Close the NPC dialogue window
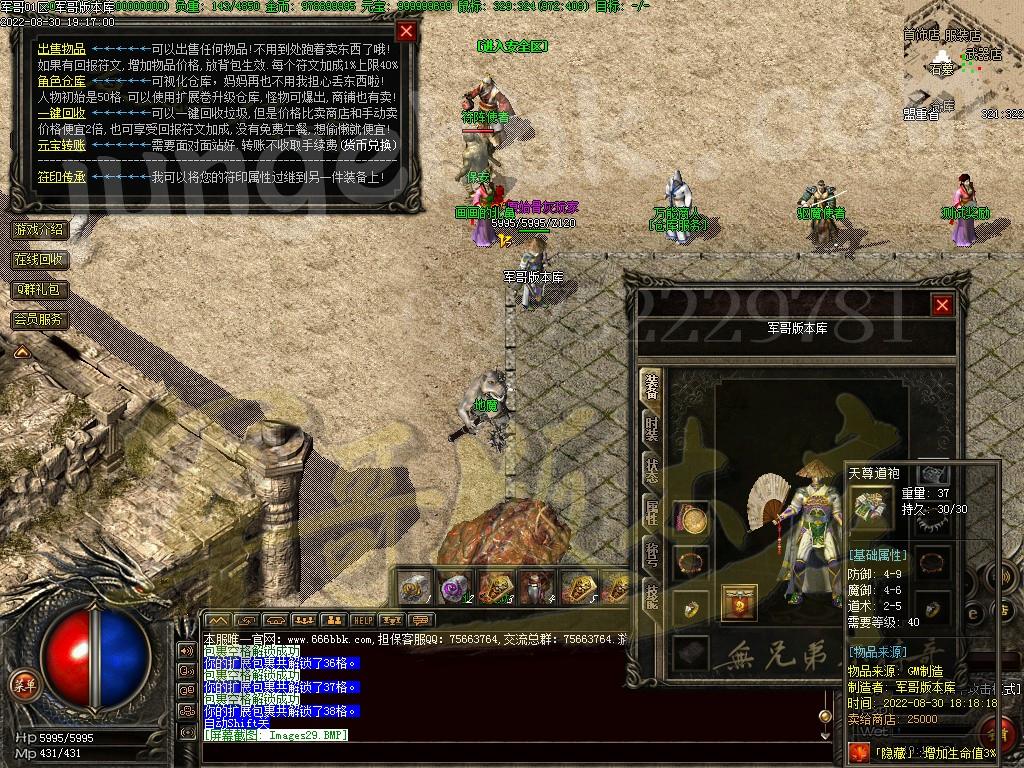This screenshot has height=768, width=1024. coord(406,31)
